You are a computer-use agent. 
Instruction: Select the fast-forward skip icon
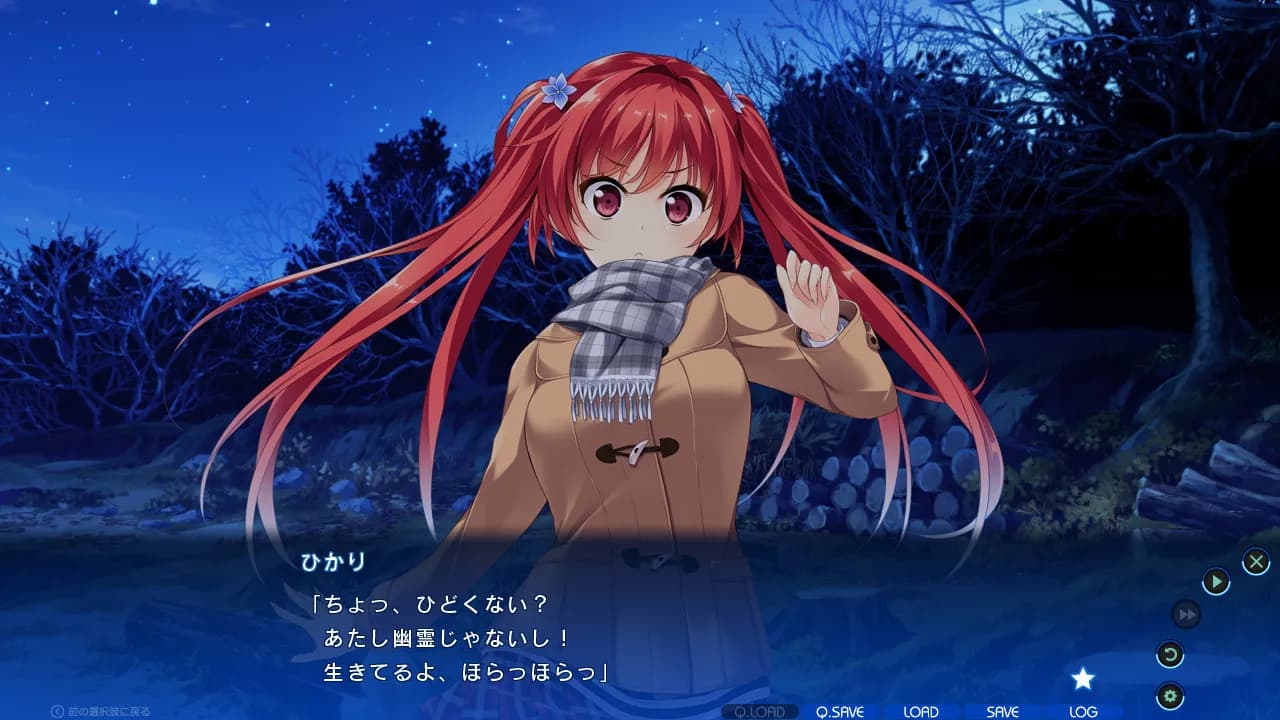pos(1185,614)
